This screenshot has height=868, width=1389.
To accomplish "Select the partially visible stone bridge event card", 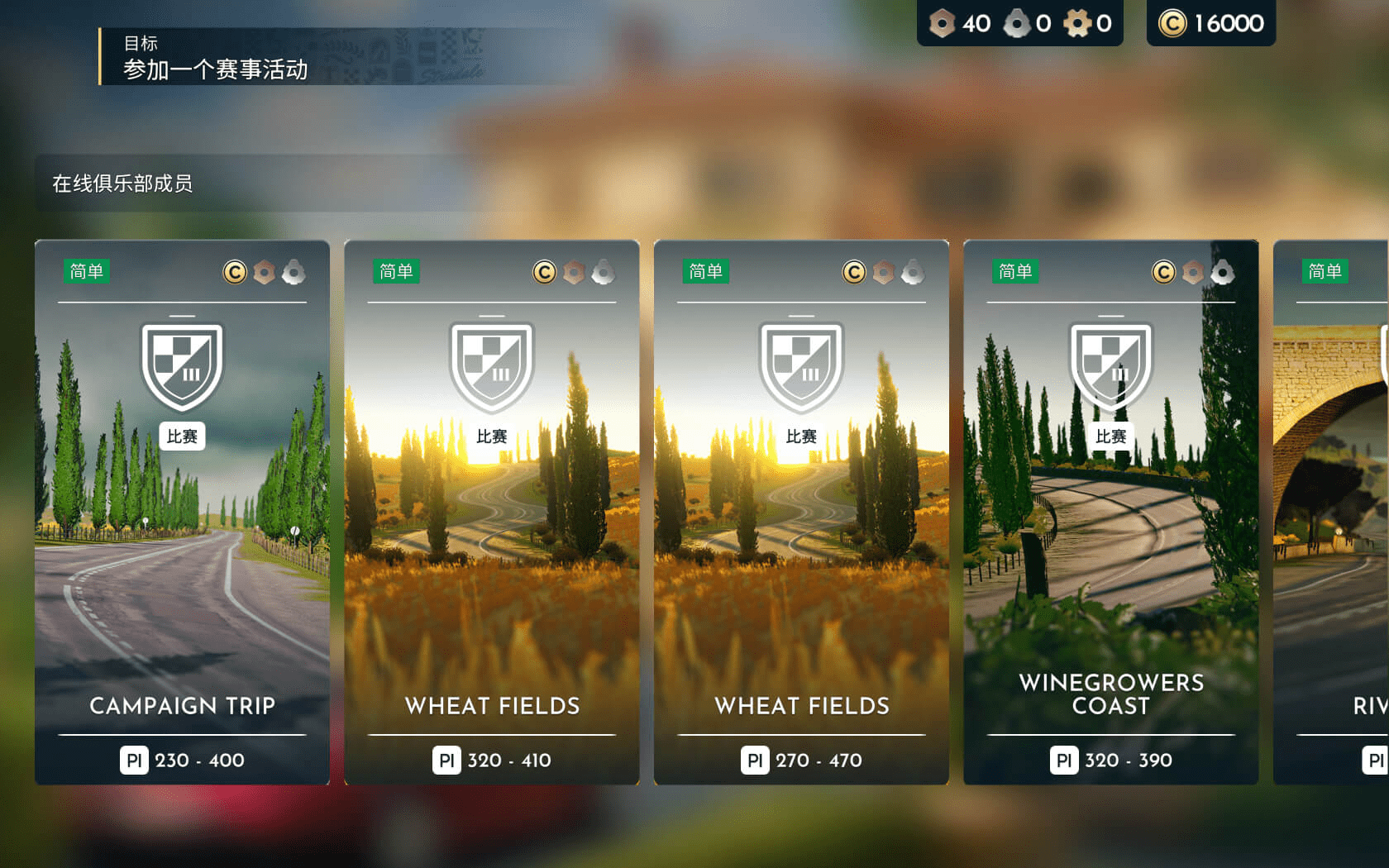I will tap(1331, 513).
